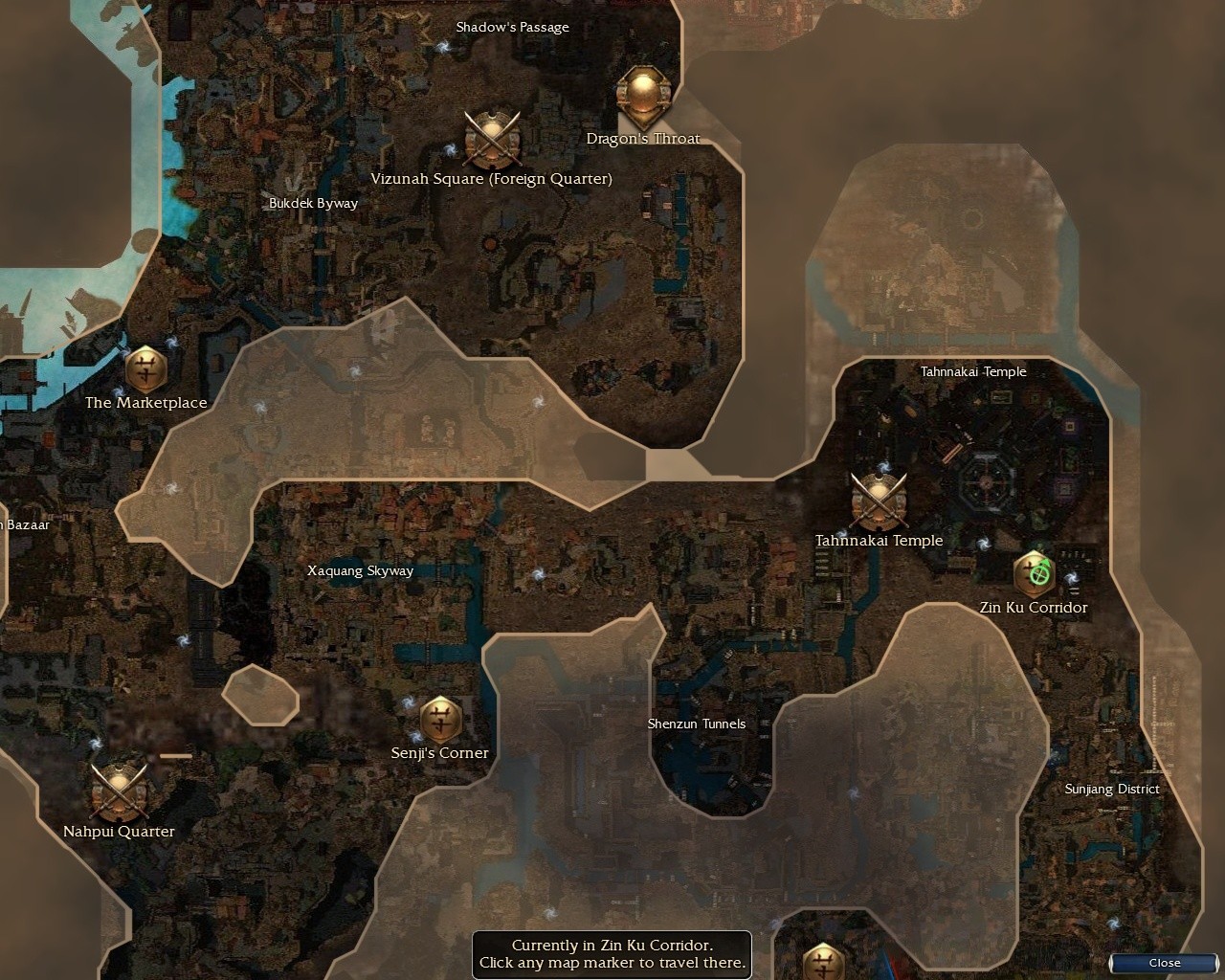Click the Shadow's Passage location label

point(512,27)
